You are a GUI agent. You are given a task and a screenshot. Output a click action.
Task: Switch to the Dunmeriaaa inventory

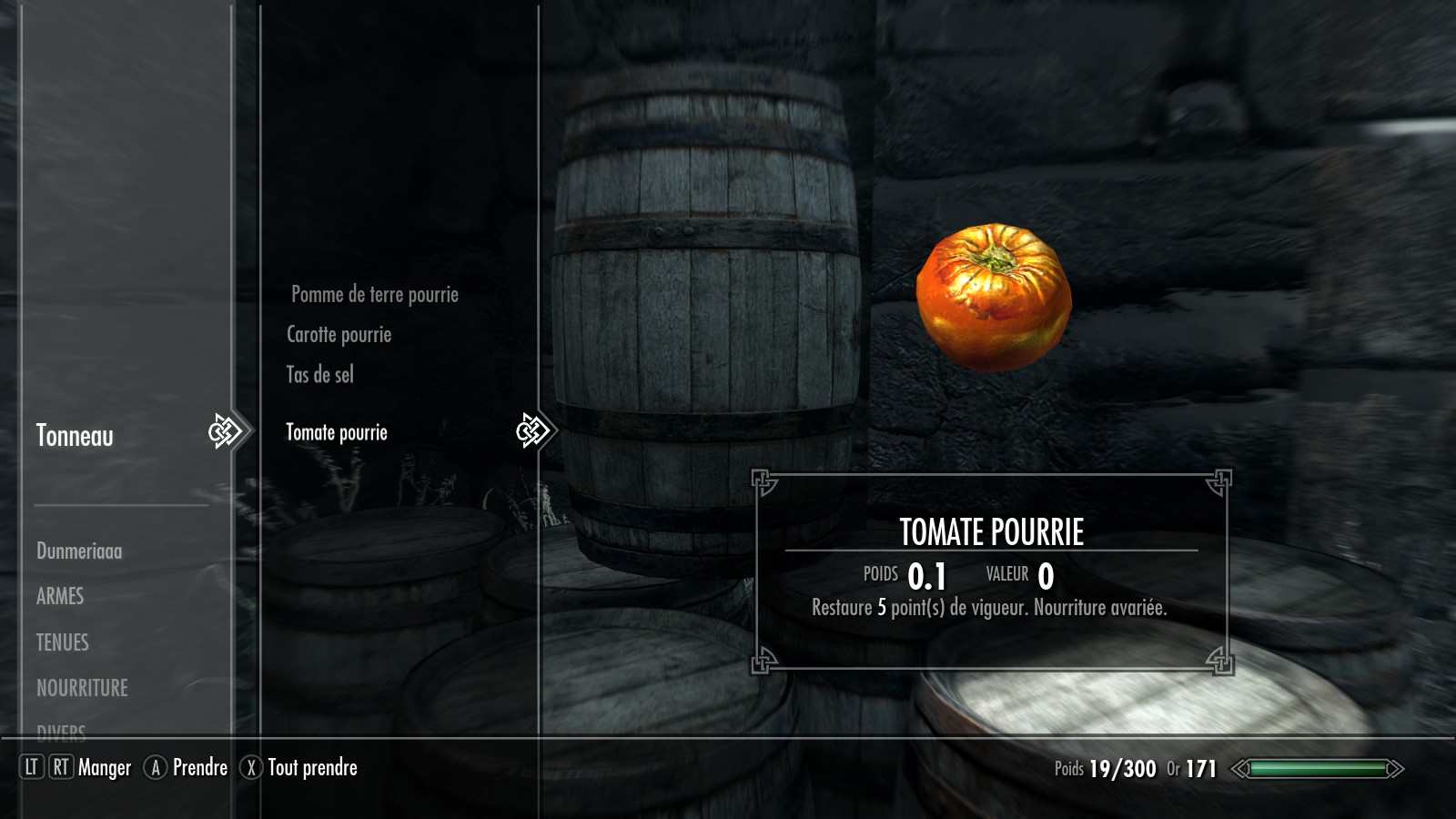pyautogui.click(x=79, y=551)
